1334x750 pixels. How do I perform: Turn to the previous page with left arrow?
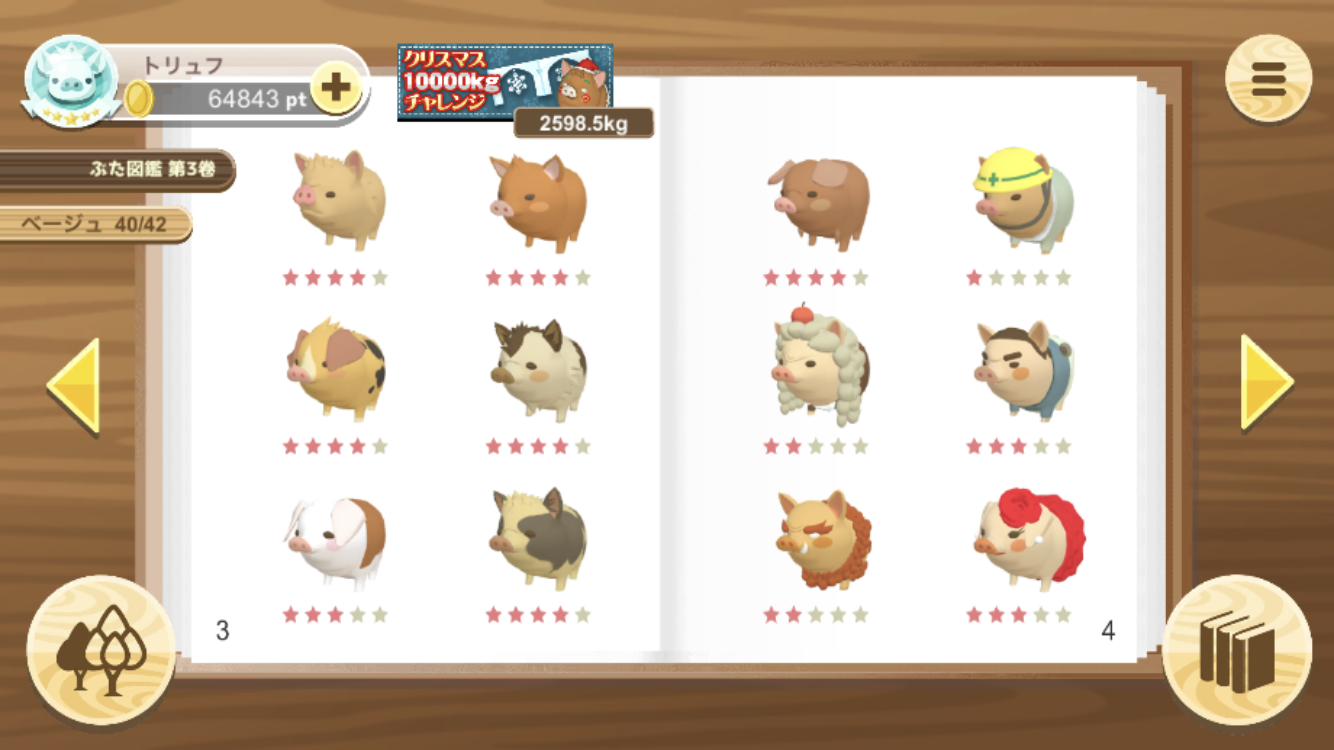[74, 385]
